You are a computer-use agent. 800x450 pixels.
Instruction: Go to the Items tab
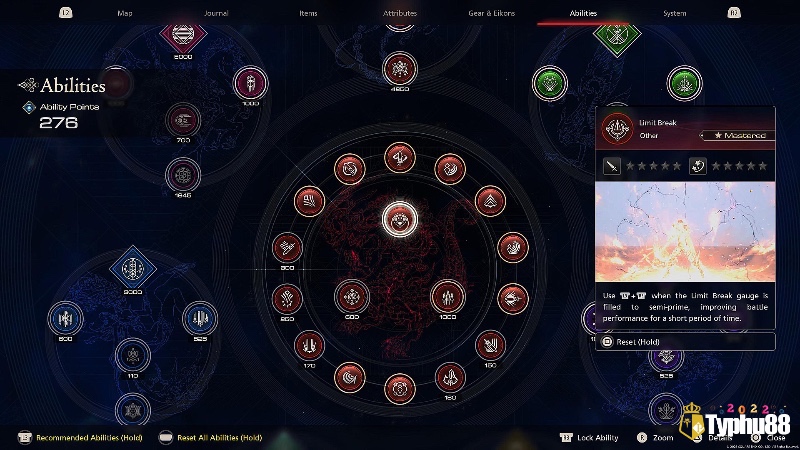[x=308, y=13]
